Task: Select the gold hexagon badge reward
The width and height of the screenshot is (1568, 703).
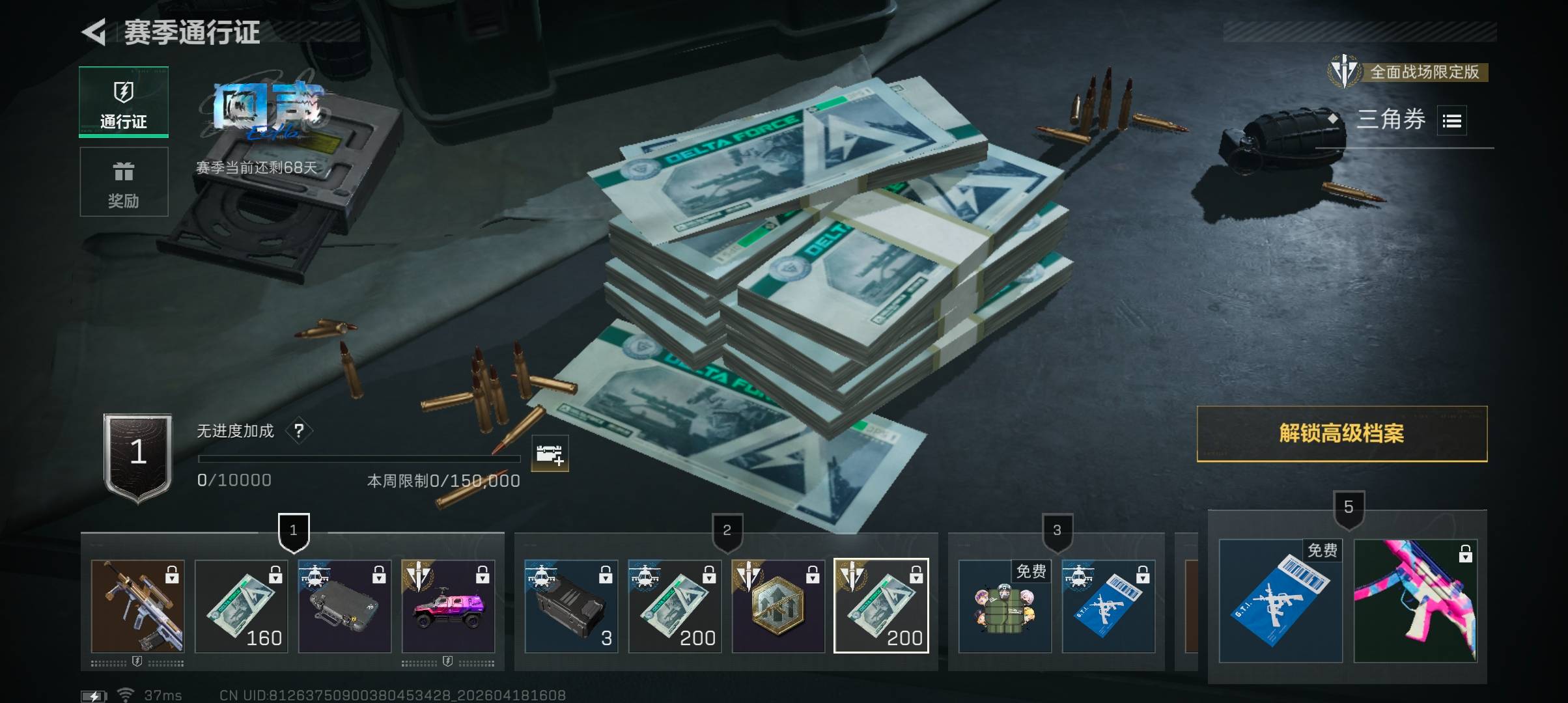Action: [x=778, y=606]
